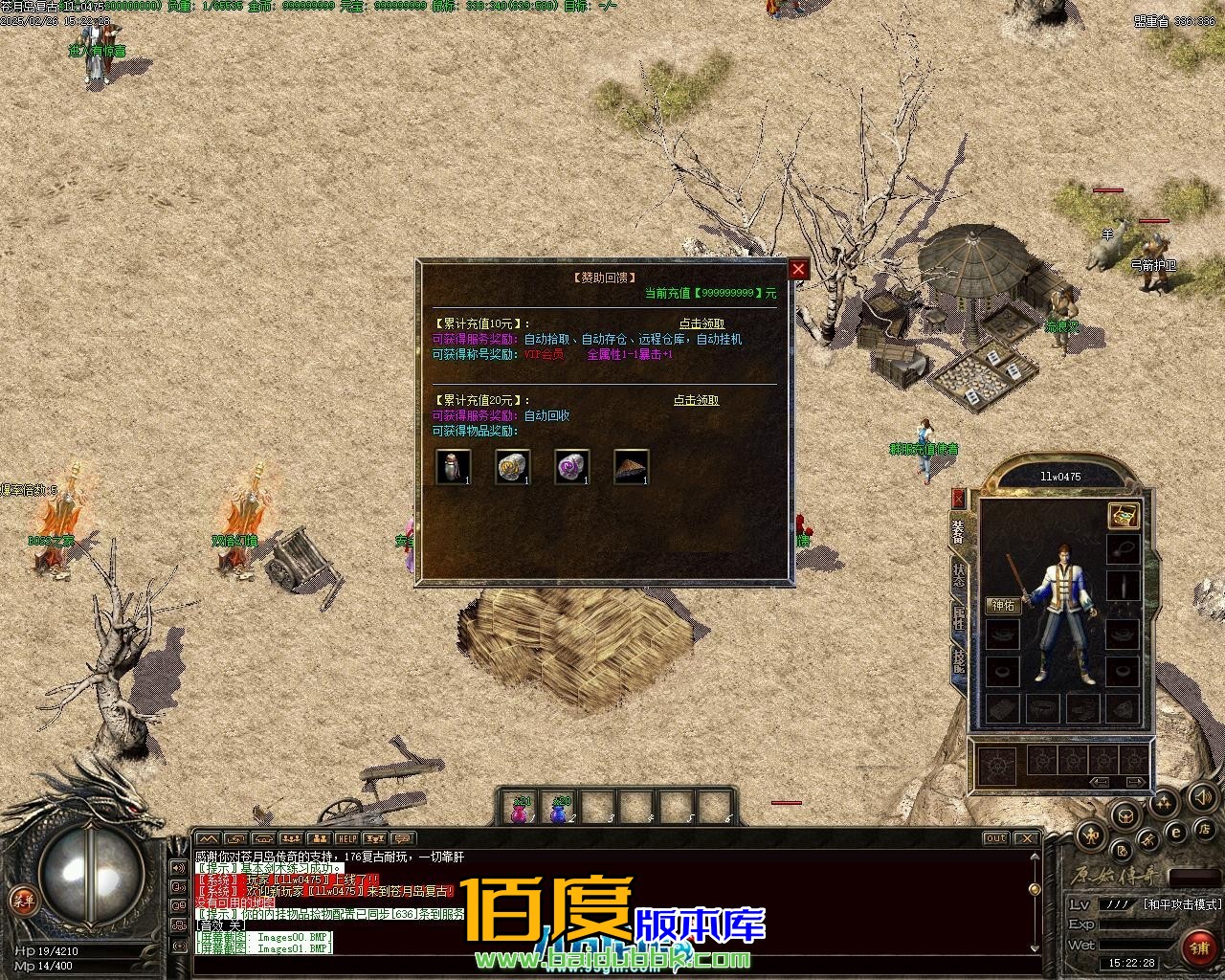Close the character equipment panel
1225x980 pixels.
[959, 498]
